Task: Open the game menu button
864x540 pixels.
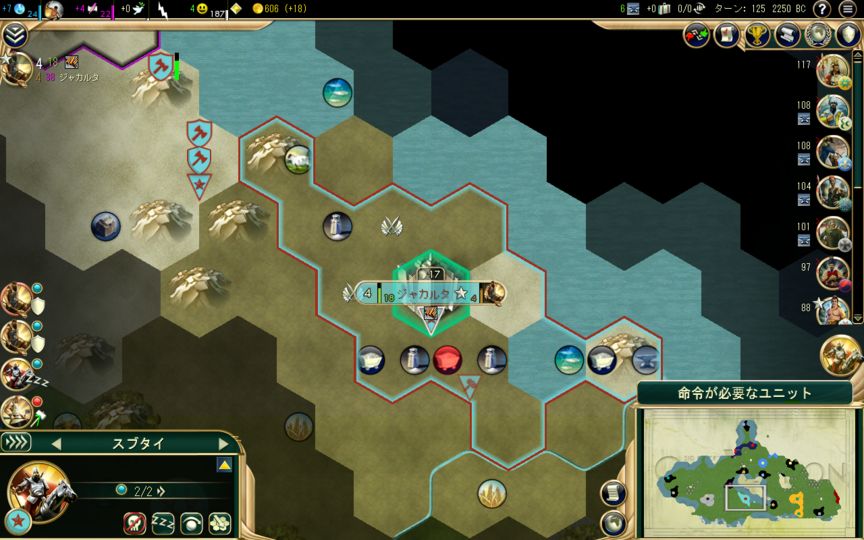Action: 848,9
